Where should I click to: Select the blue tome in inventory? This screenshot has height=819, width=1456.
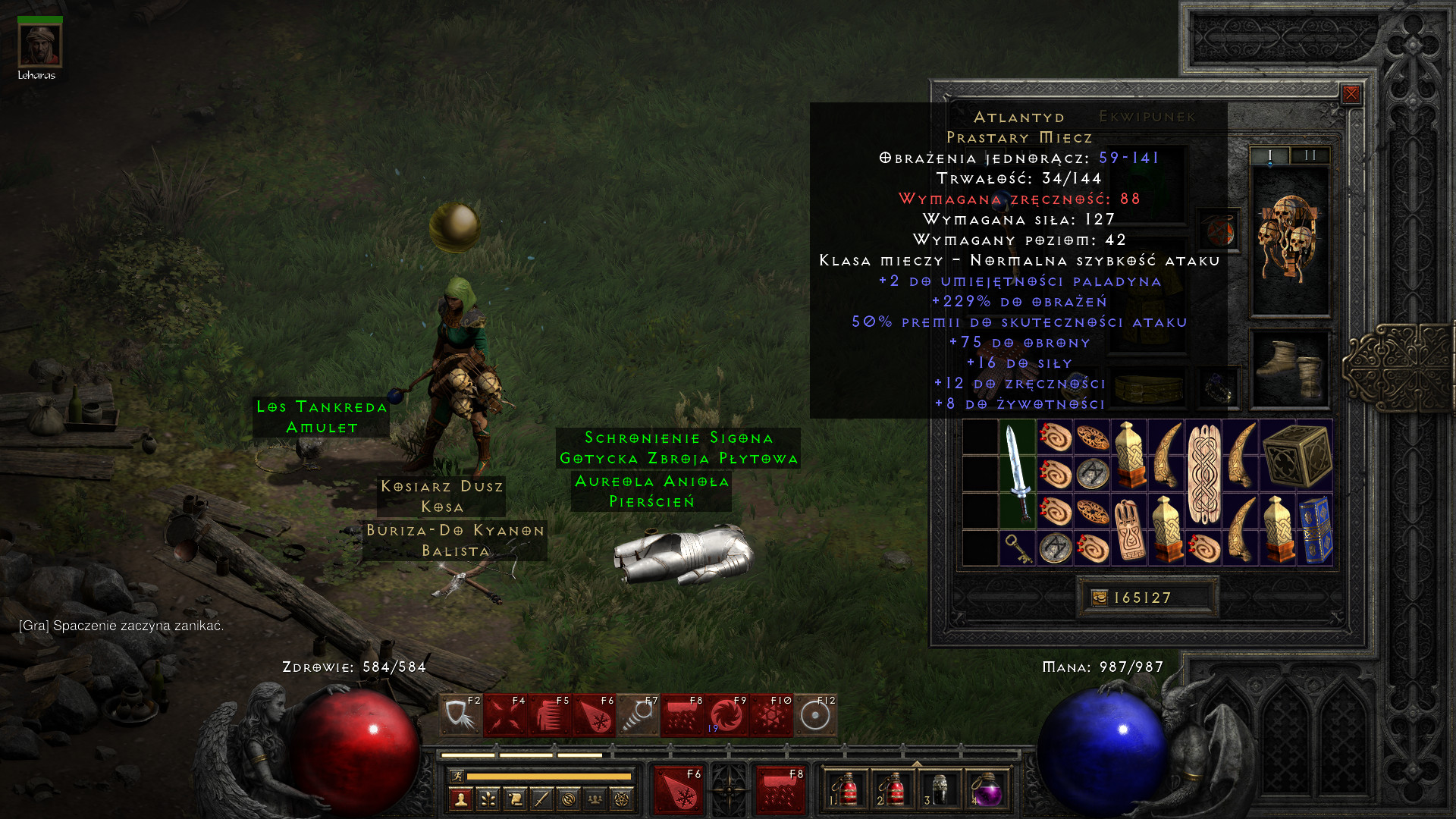1315,529
